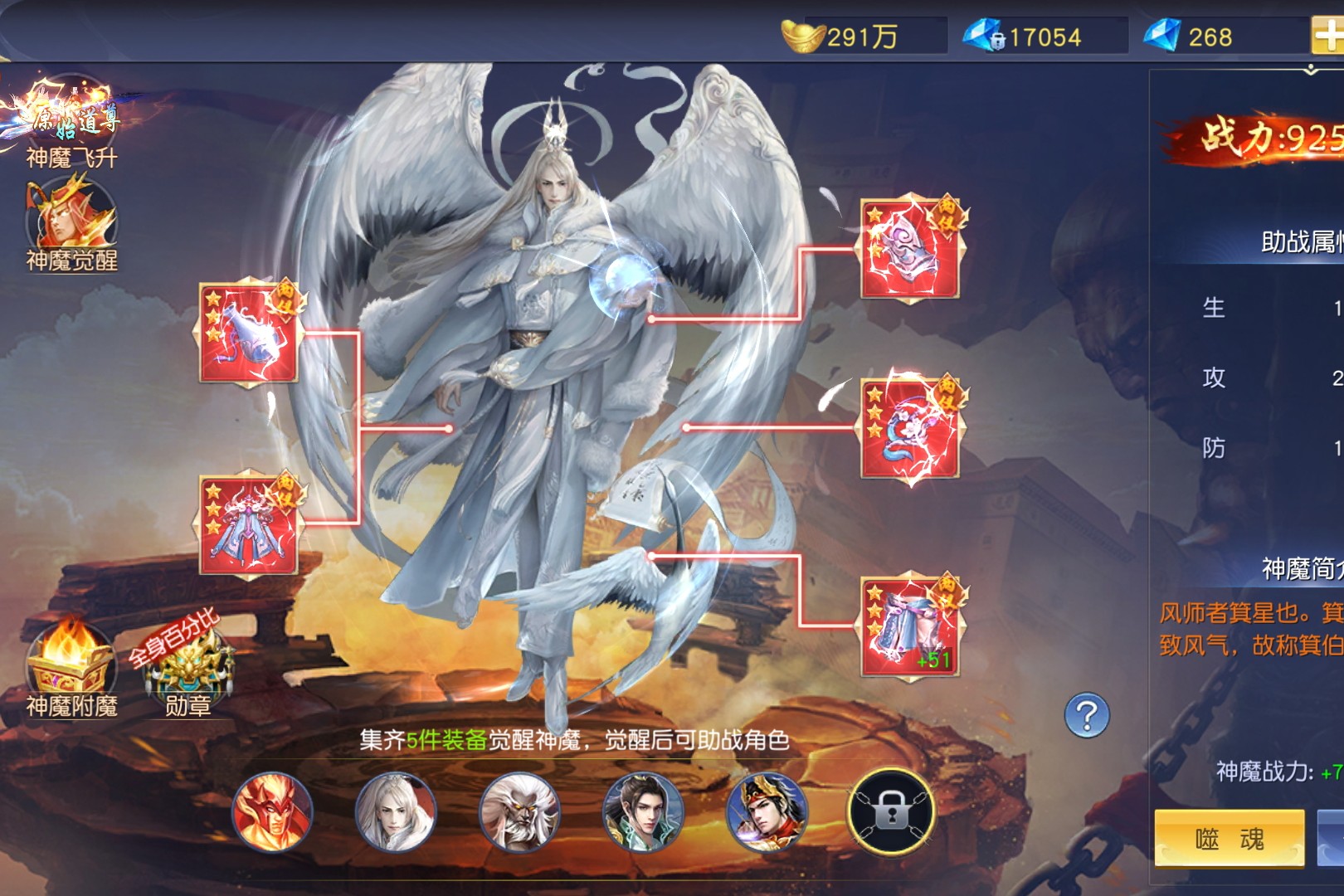Select the white boot equipment slot
Viewport: 1344px width, 896px height.
point(249,334)
